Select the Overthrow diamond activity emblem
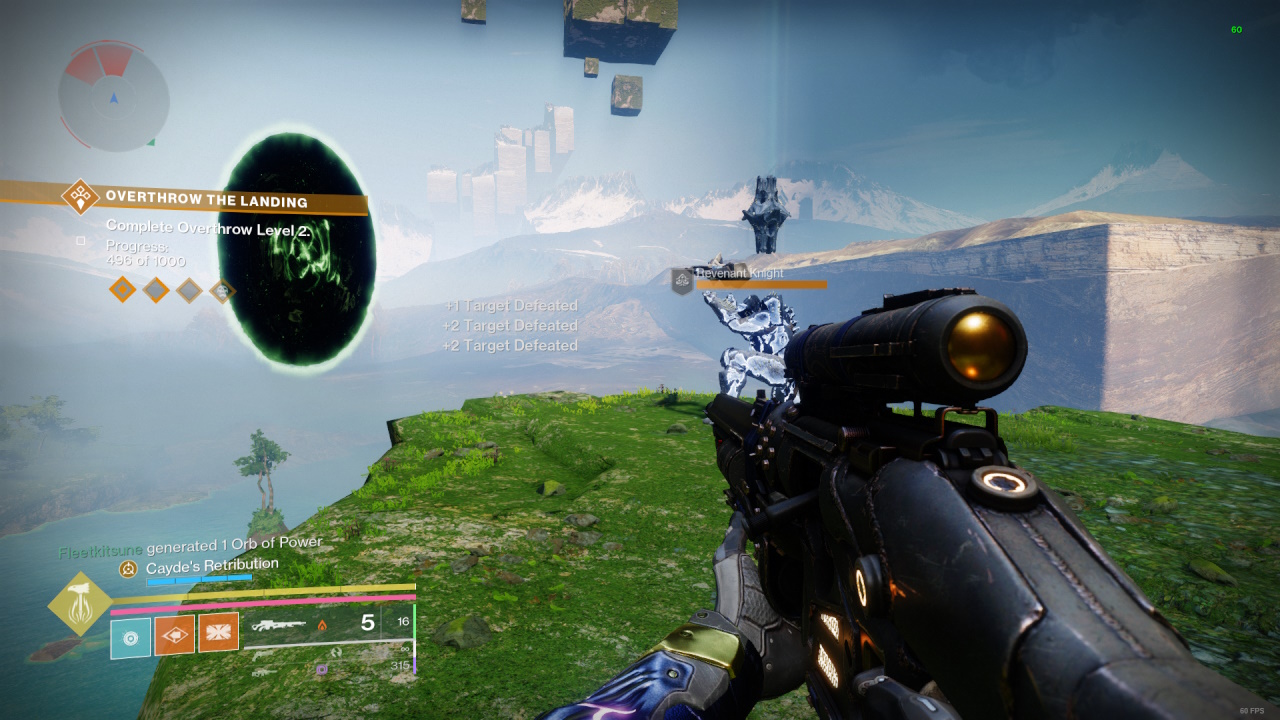This screenshot has width=1280, height=720. pyautogui.click(x=80, y=196)
